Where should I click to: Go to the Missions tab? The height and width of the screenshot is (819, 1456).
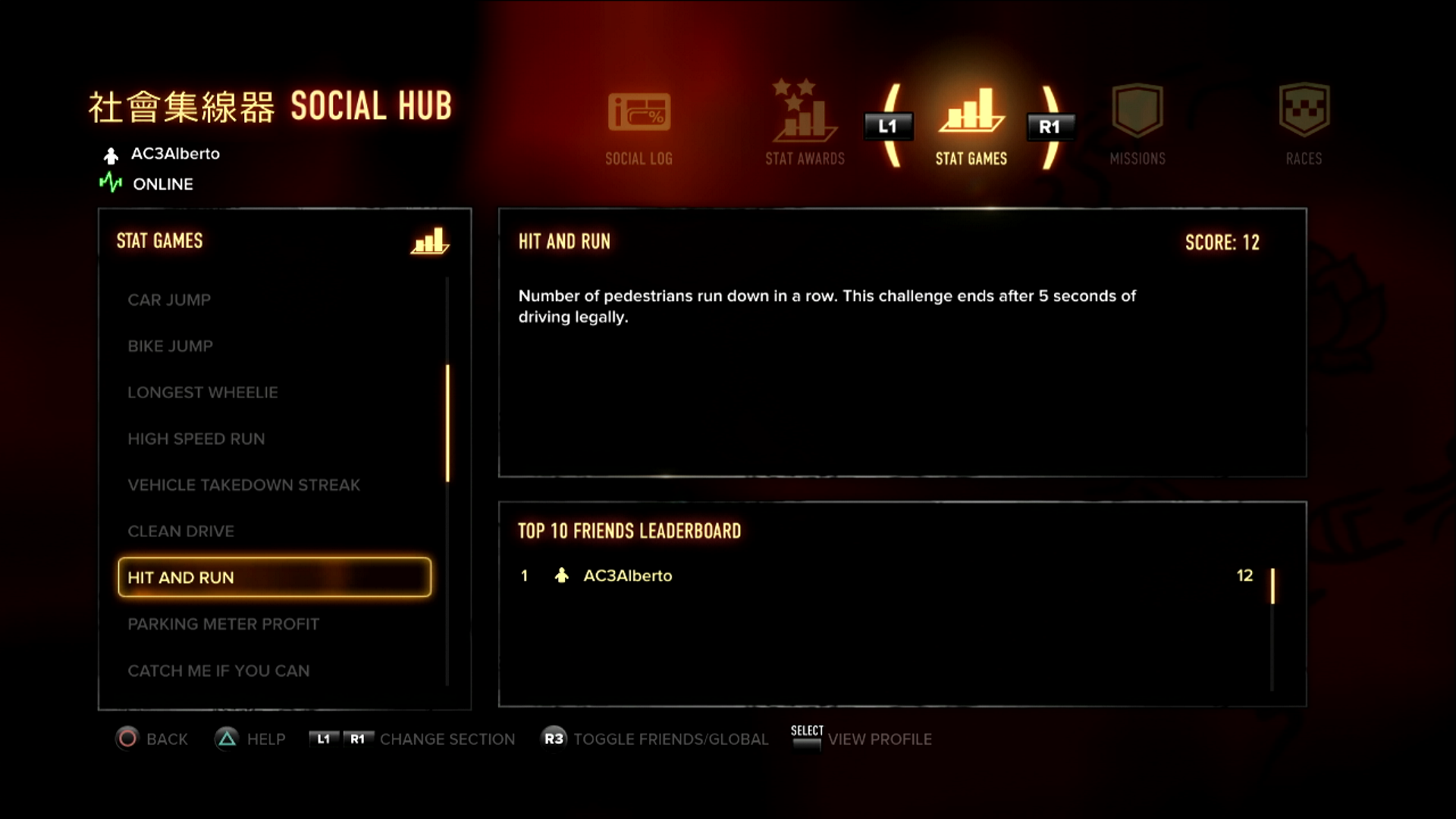(1137, 125)
